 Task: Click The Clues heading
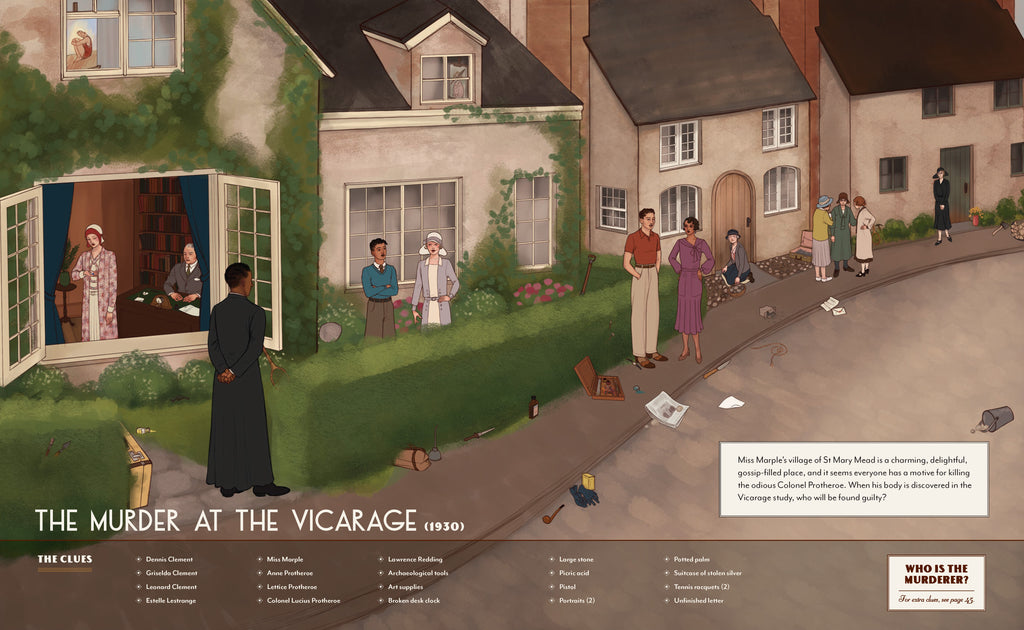(x=64, y=559)
